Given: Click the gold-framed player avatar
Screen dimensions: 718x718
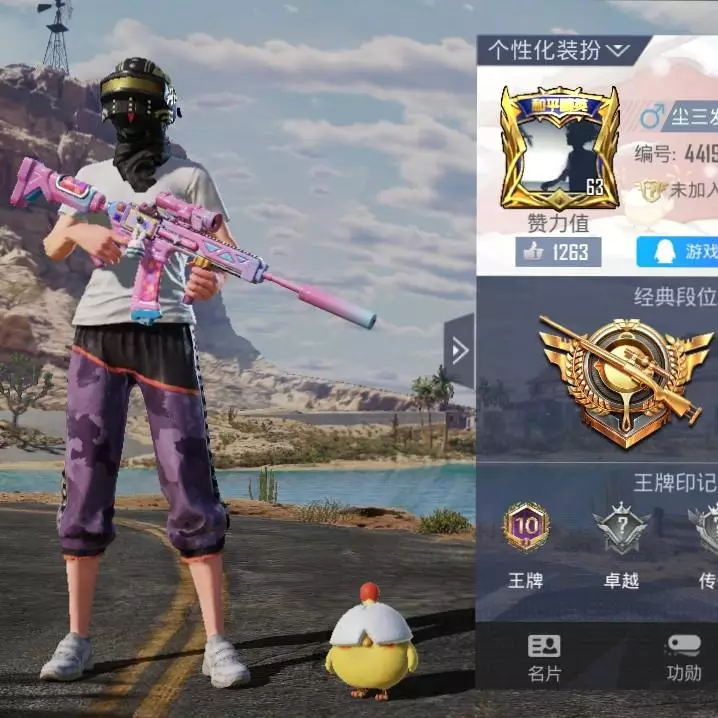Looking at the screenshot, I should coord(559,146).
